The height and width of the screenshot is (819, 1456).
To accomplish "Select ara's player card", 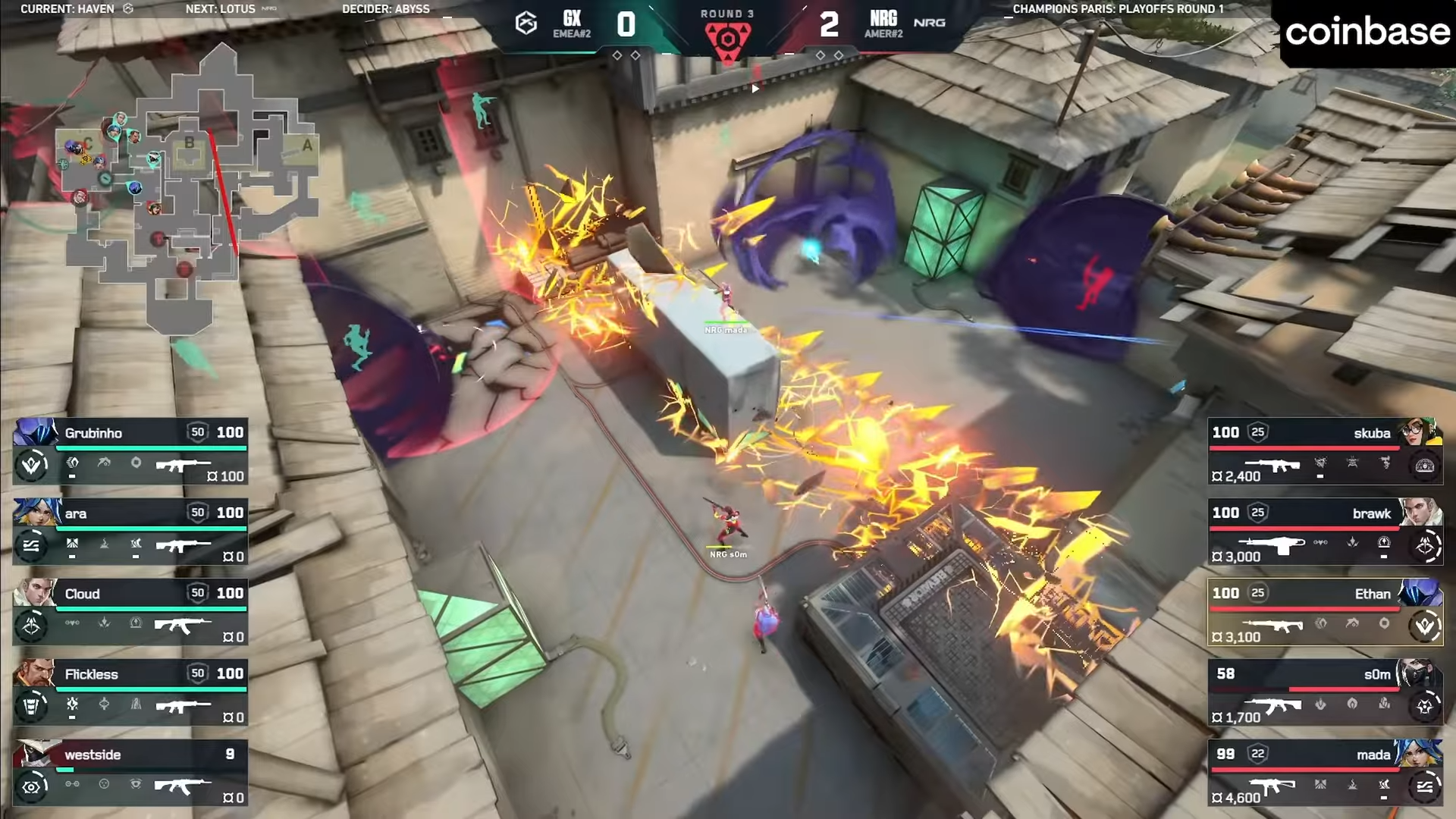I will pyautogui.click(x=130, y=532).
